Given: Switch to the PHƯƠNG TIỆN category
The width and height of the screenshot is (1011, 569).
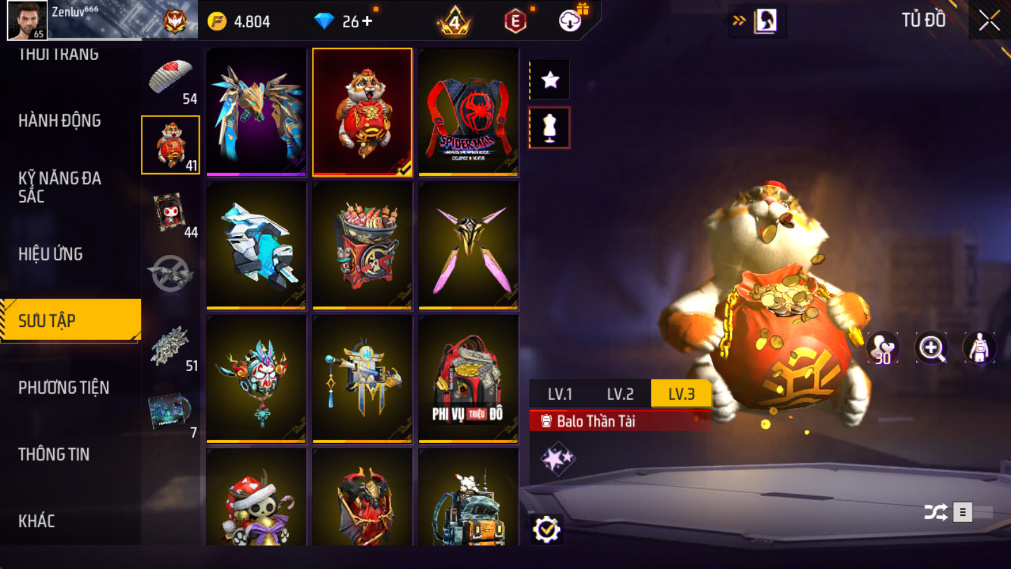Looking at the screenshot, I should (x=64, y=387).
